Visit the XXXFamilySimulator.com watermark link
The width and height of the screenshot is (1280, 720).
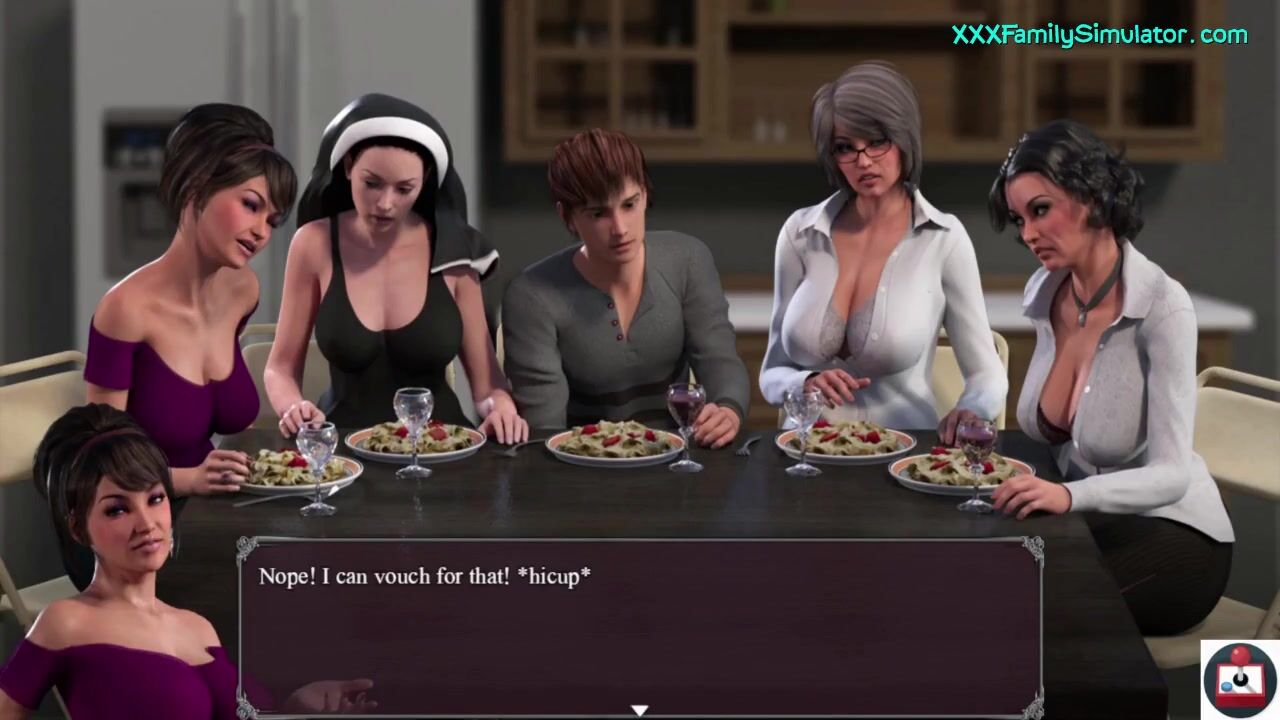coord(1099,35)
